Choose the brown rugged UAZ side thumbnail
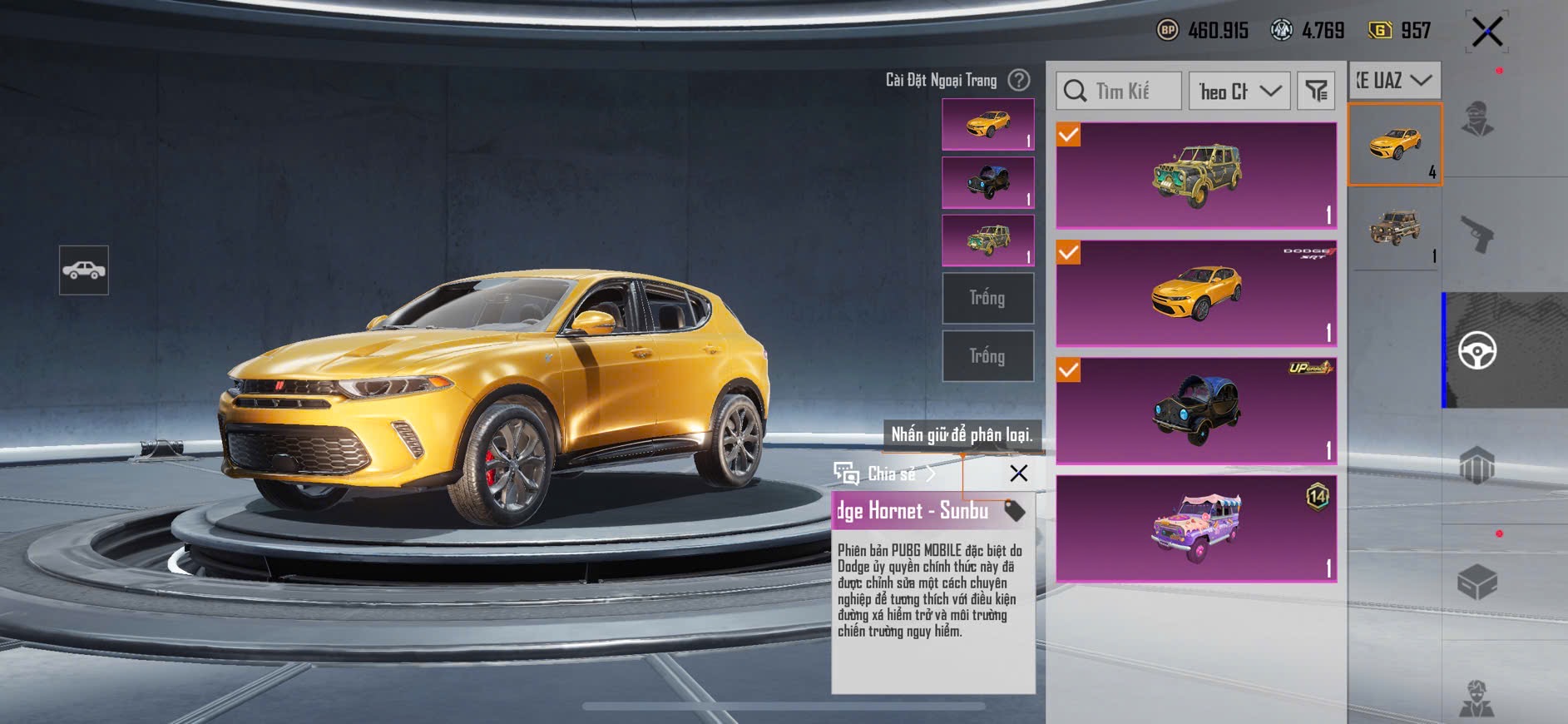The height and width of the screenshot is (724, 1568). 1395,228
